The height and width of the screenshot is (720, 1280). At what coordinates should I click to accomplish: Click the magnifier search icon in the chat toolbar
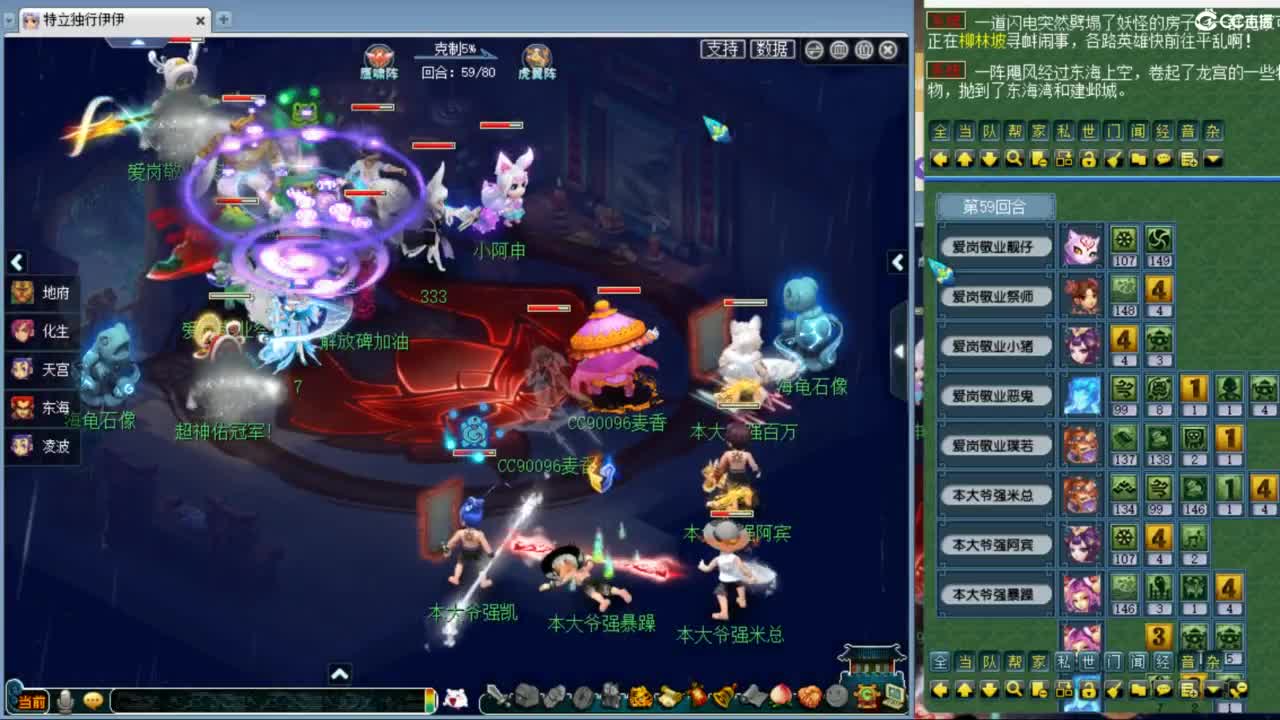[1013, 158]
